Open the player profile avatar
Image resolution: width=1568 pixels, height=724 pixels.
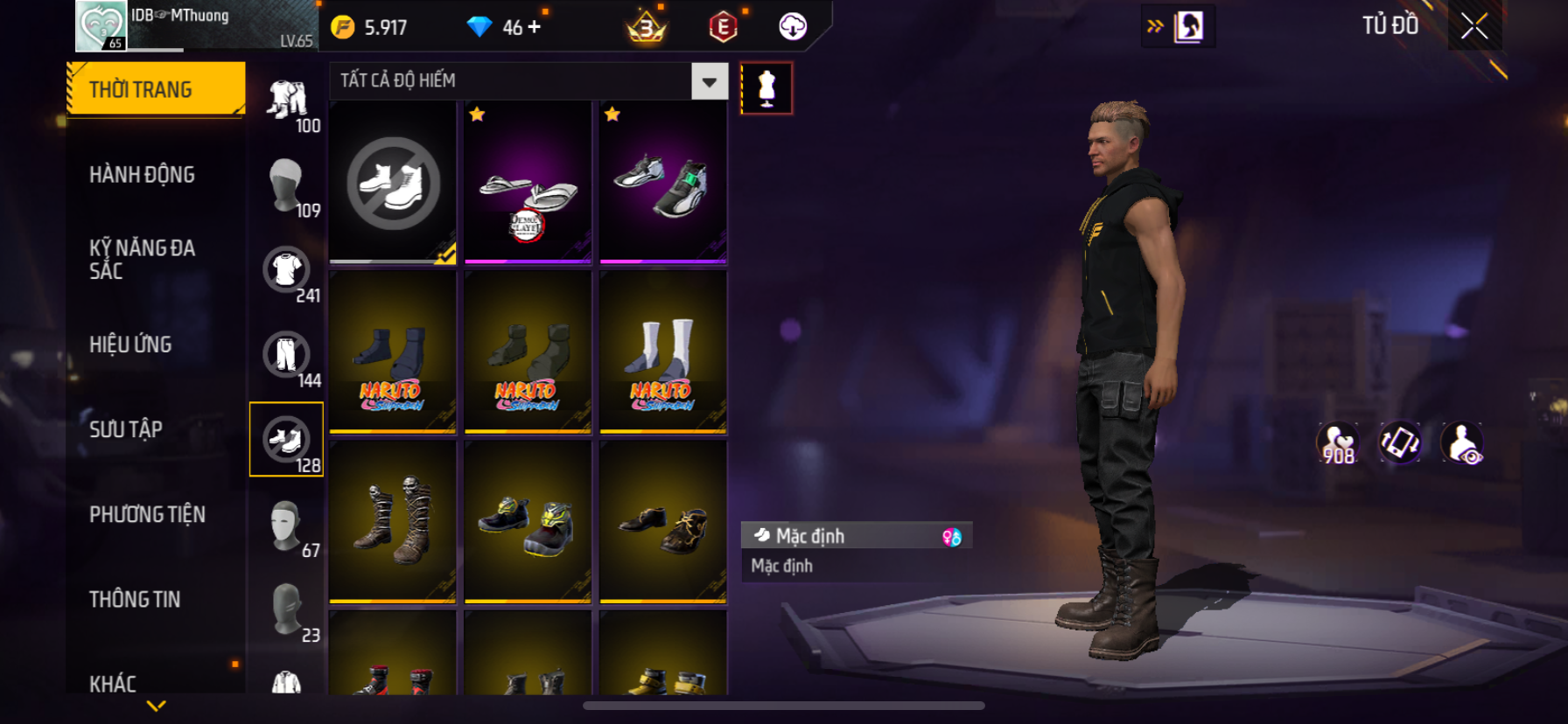(101, 26)
